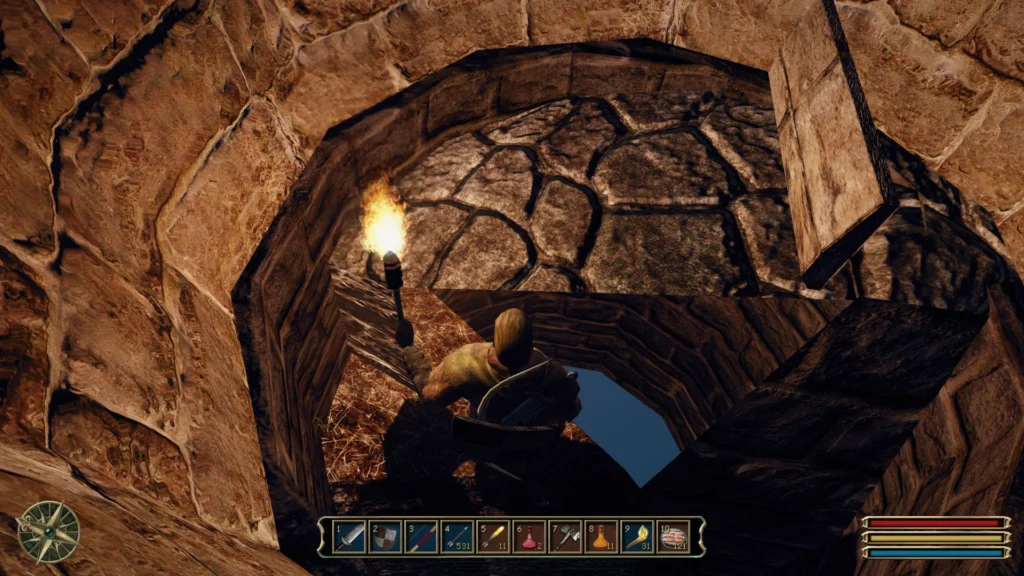Select the sword in hotbar slot 1
The width and height of the screenshot is (1024, 576).
[349, 536]
